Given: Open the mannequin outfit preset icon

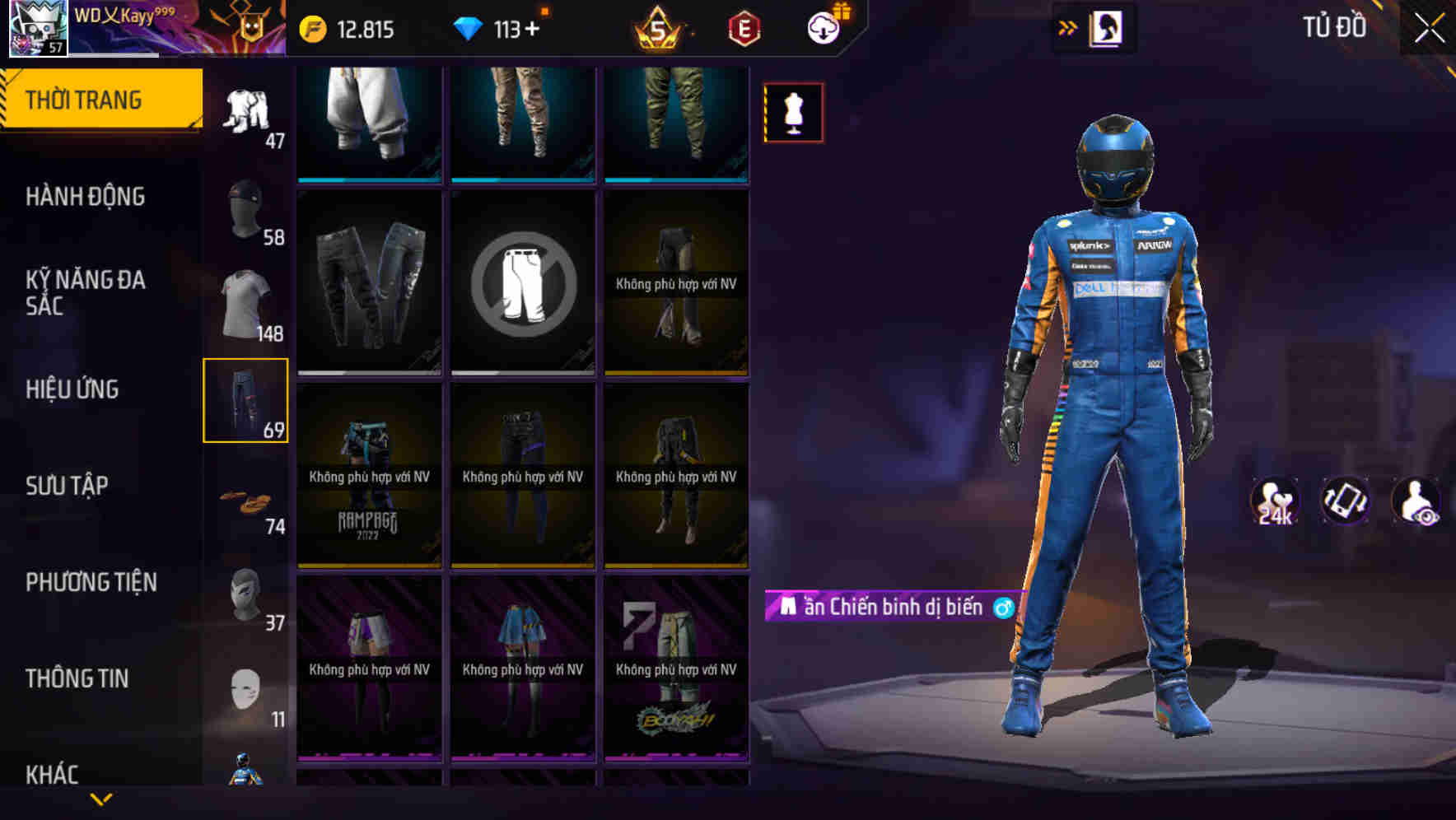Looking at the screenshot, I should click(793, 113).
